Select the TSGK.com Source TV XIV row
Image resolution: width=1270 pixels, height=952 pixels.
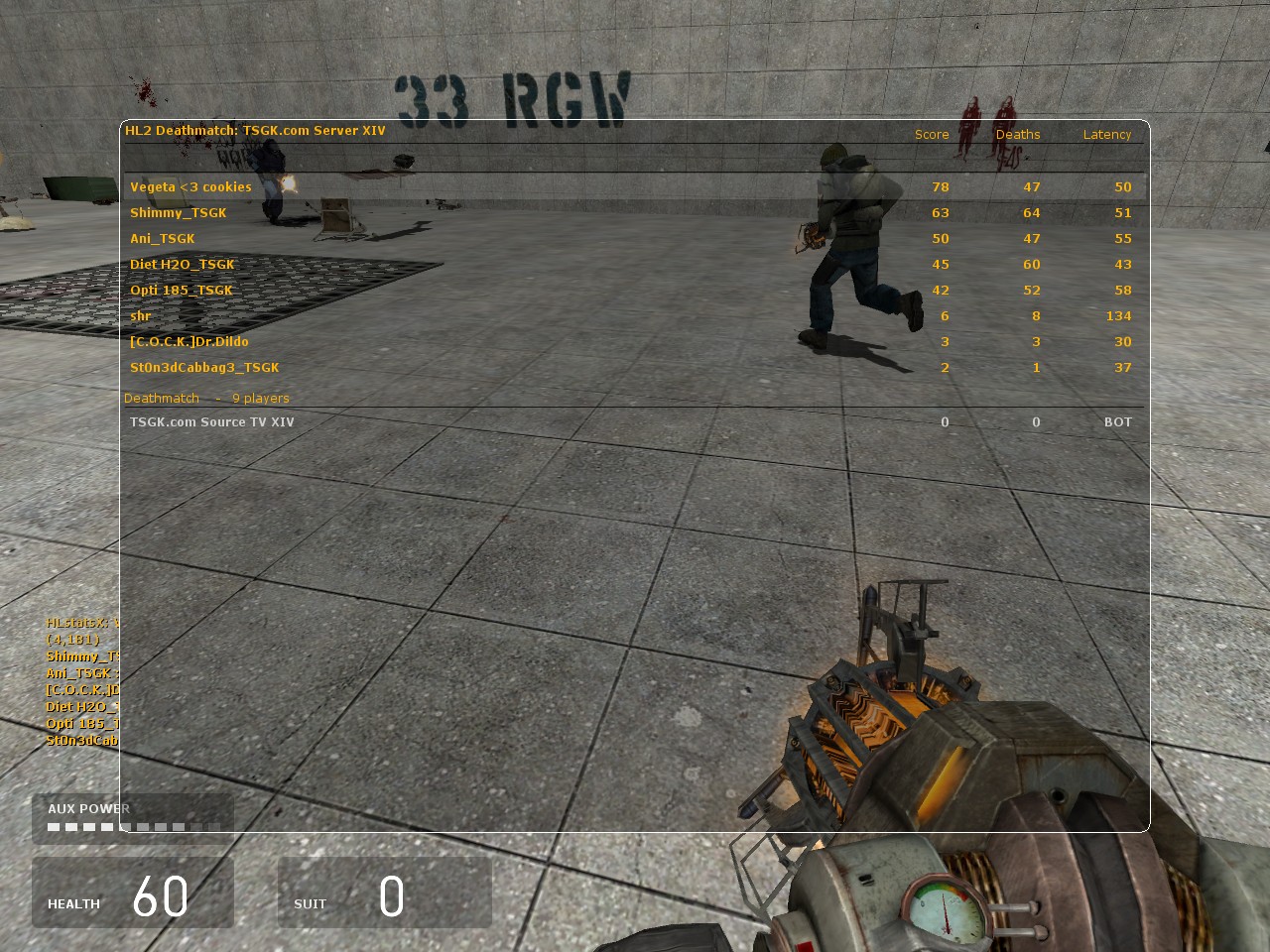tap(212, 421)
